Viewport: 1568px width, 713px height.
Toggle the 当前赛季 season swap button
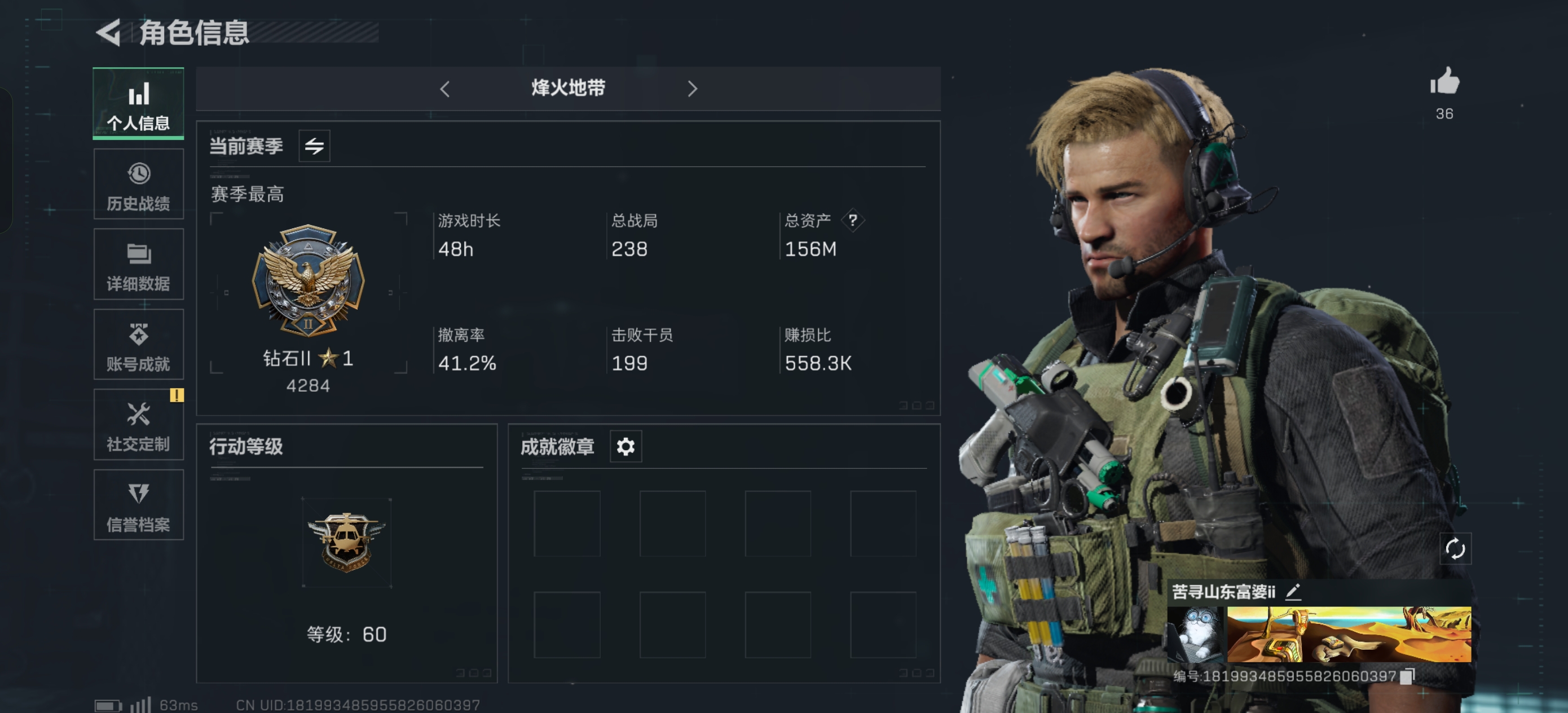pos(314,146)
